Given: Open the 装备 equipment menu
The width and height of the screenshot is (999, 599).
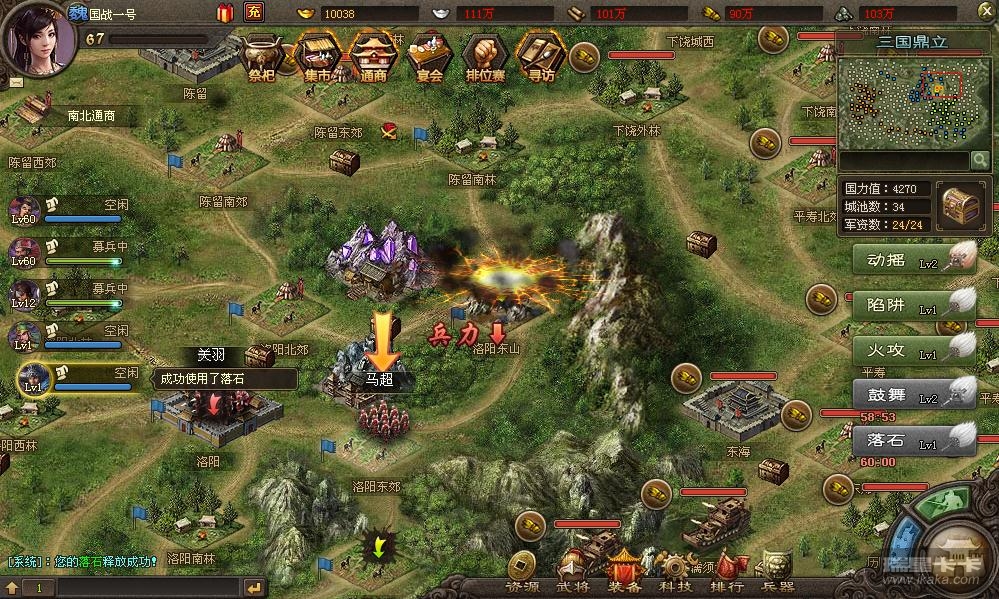Looking at the screenshot, I should click(x=623, y=586).
